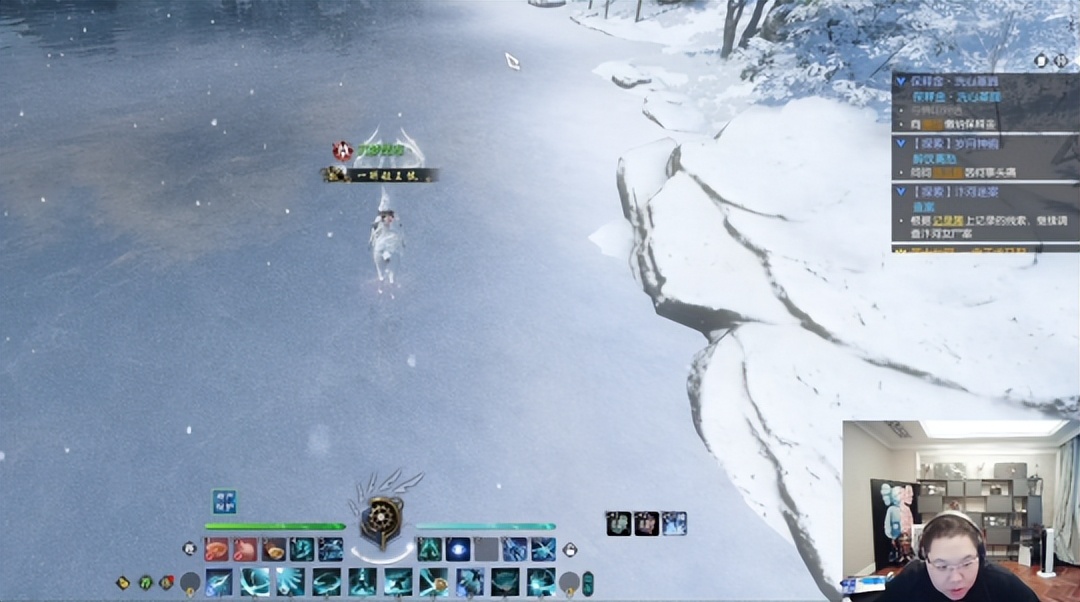The image size is (1080, 602).
Task: Toggle the padlock right of the upper skill row
Action: 570,549
